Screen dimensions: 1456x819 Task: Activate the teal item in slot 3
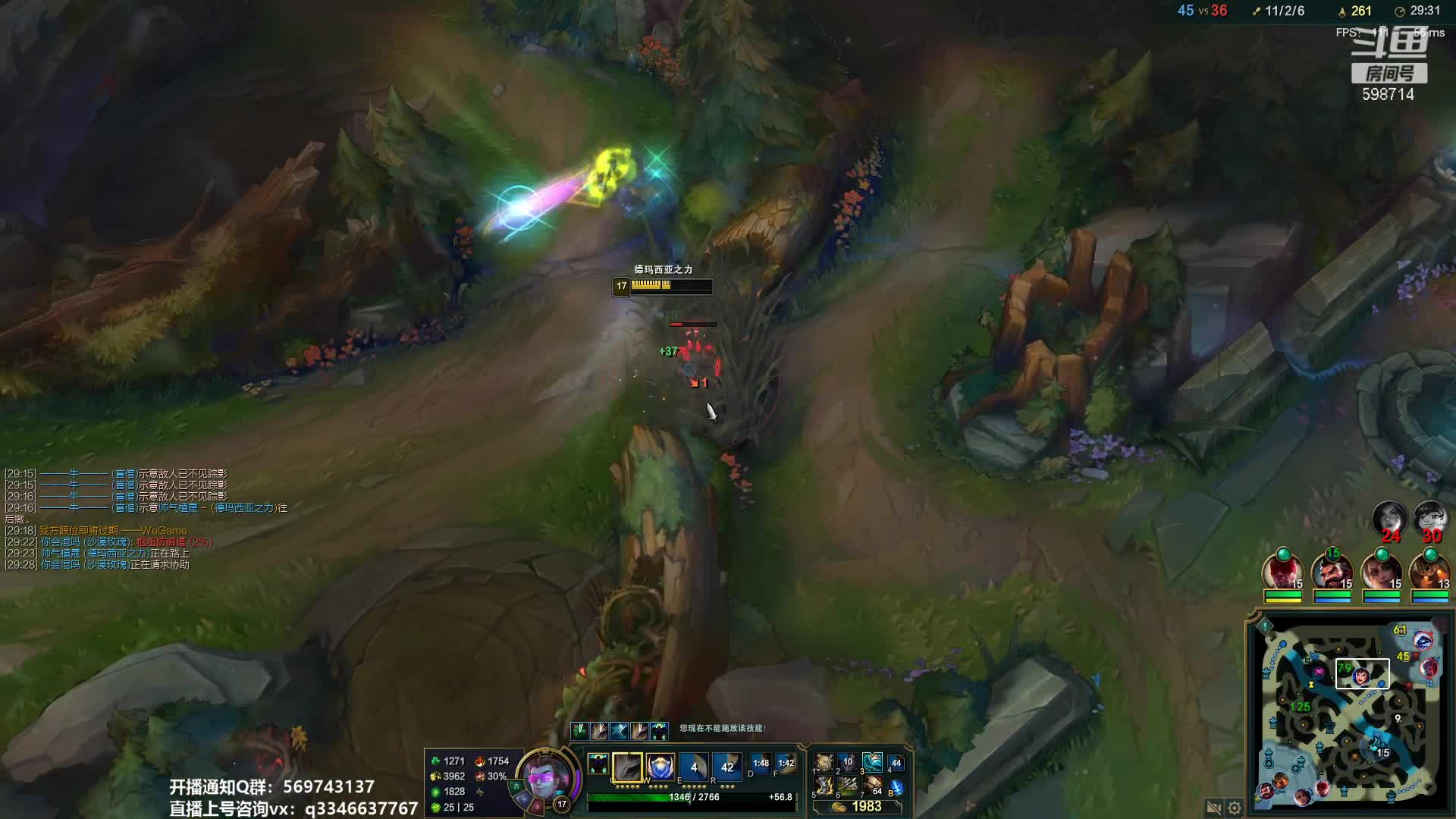click(x=872, y=761)
